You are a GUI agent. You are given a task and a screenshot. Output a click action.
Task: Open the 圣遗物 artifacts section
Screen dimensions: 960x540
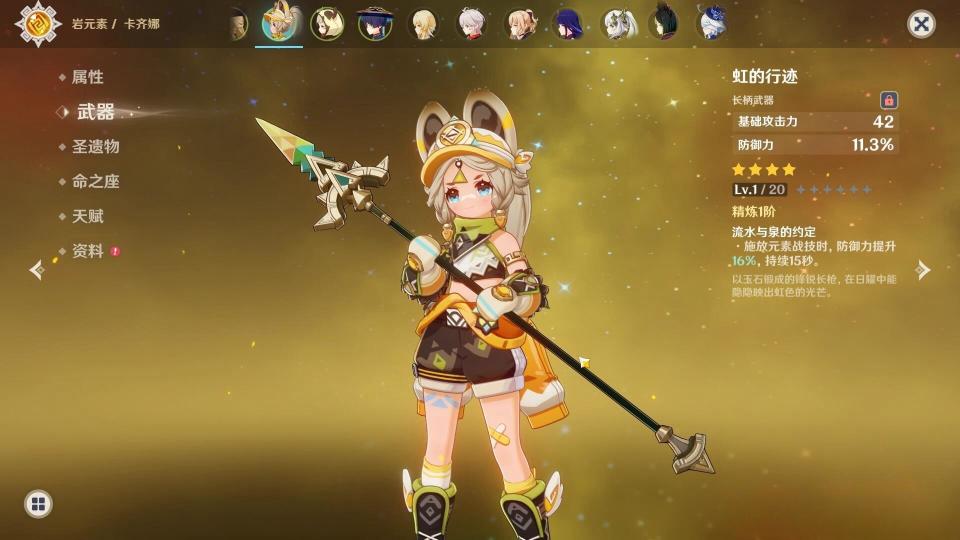point(95,146)
